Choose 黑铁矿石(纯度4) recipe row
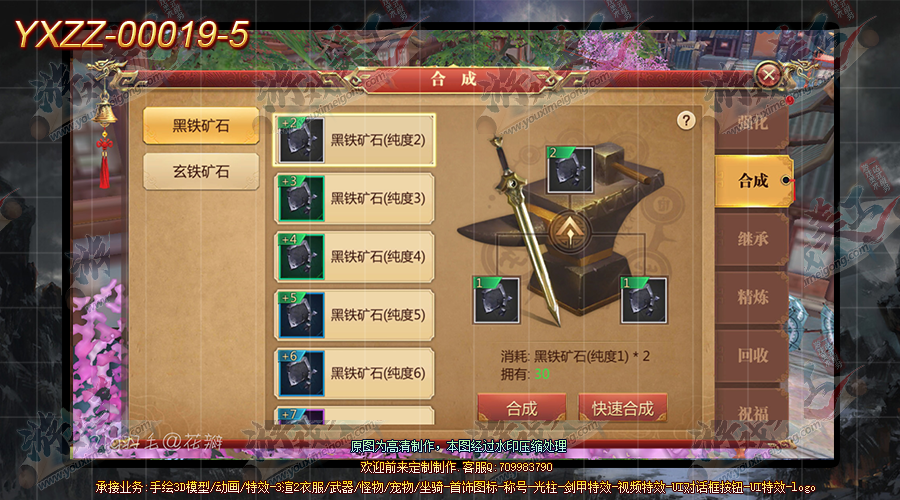This screenshot has width=900, height=500. point(354,256)
